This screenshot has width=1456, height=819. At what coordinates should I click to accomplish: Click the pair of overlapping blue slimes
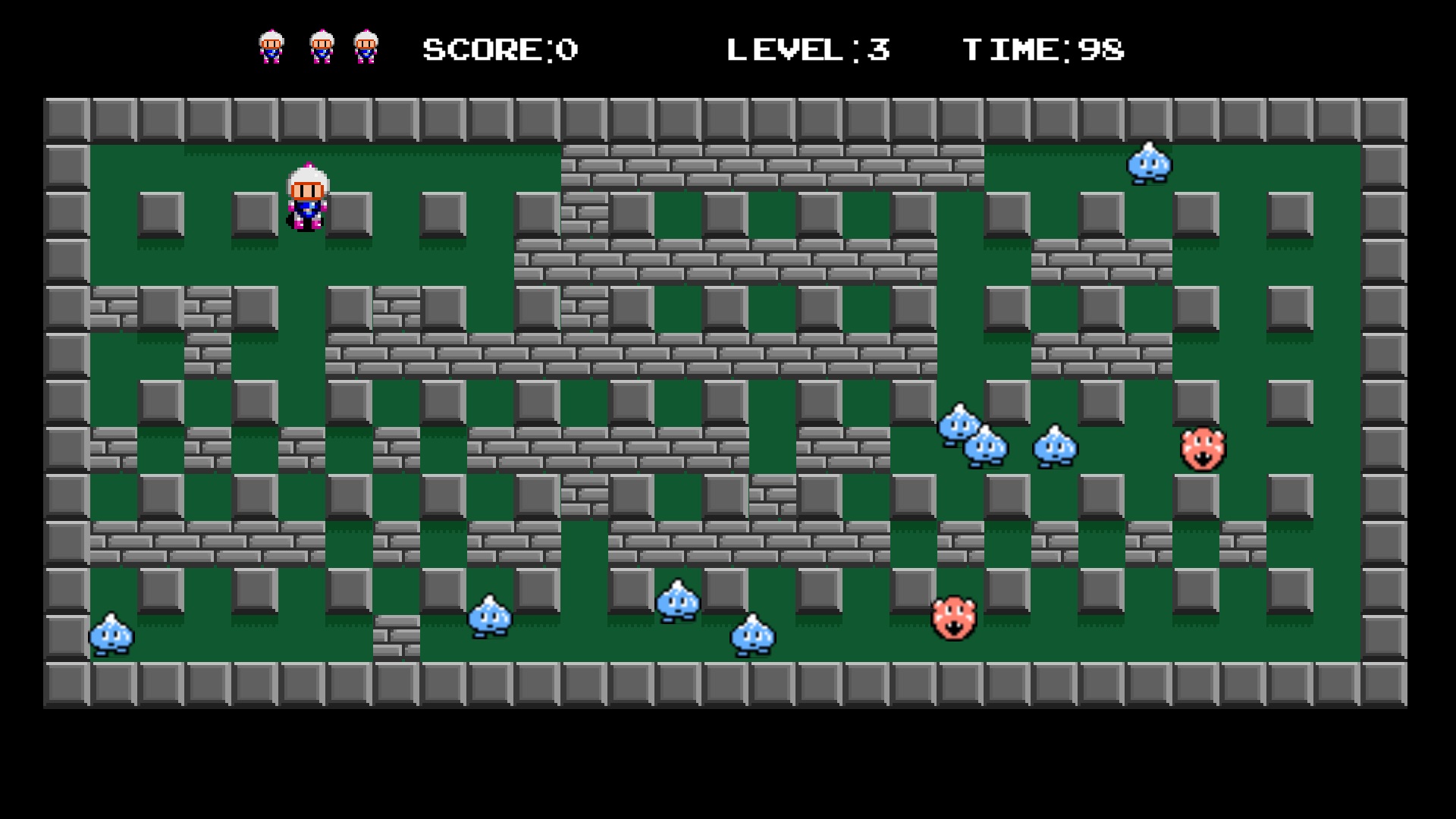point(972,436)
